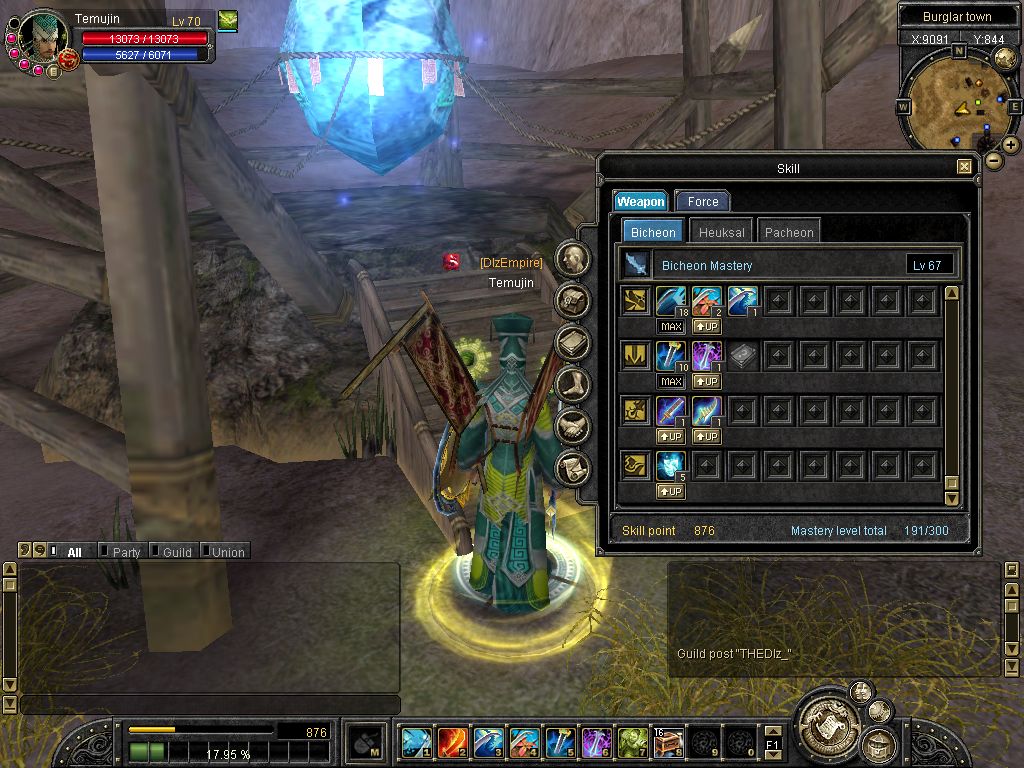Use the red flame skill in hotbar slot 2
This screenshot has height=768, width=1024.
click(x=452, y=742)
